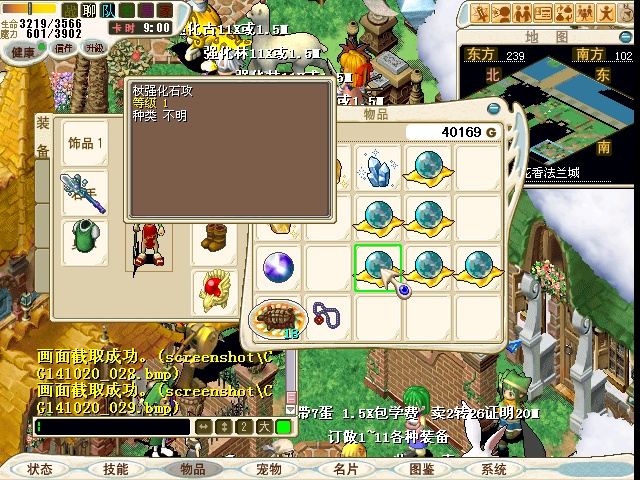Open the 图鉴 encyclopedia tab

pyautogui.click(x=421, y=468)
